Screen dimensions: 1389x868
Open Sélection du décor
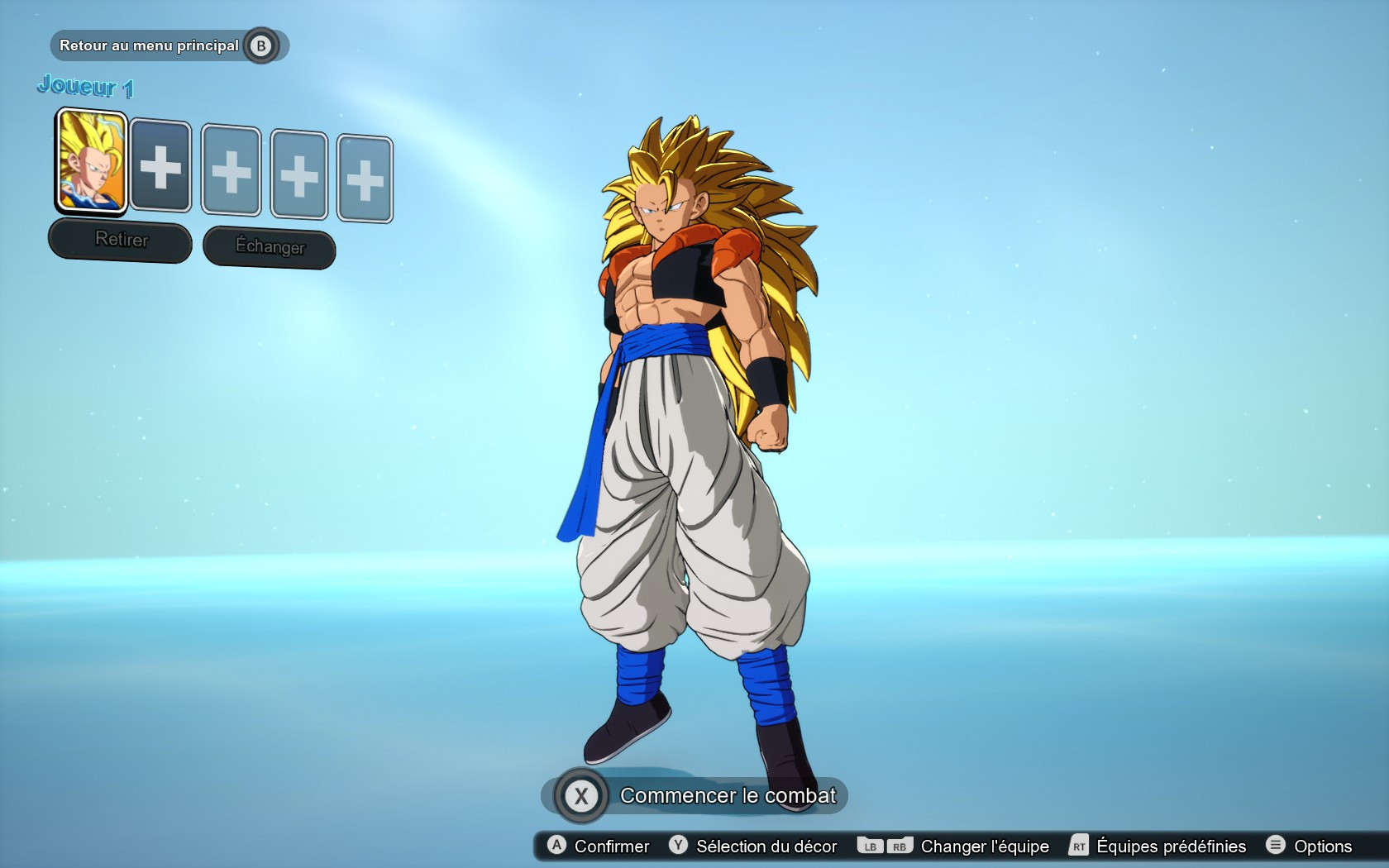(x=765, y=847)
